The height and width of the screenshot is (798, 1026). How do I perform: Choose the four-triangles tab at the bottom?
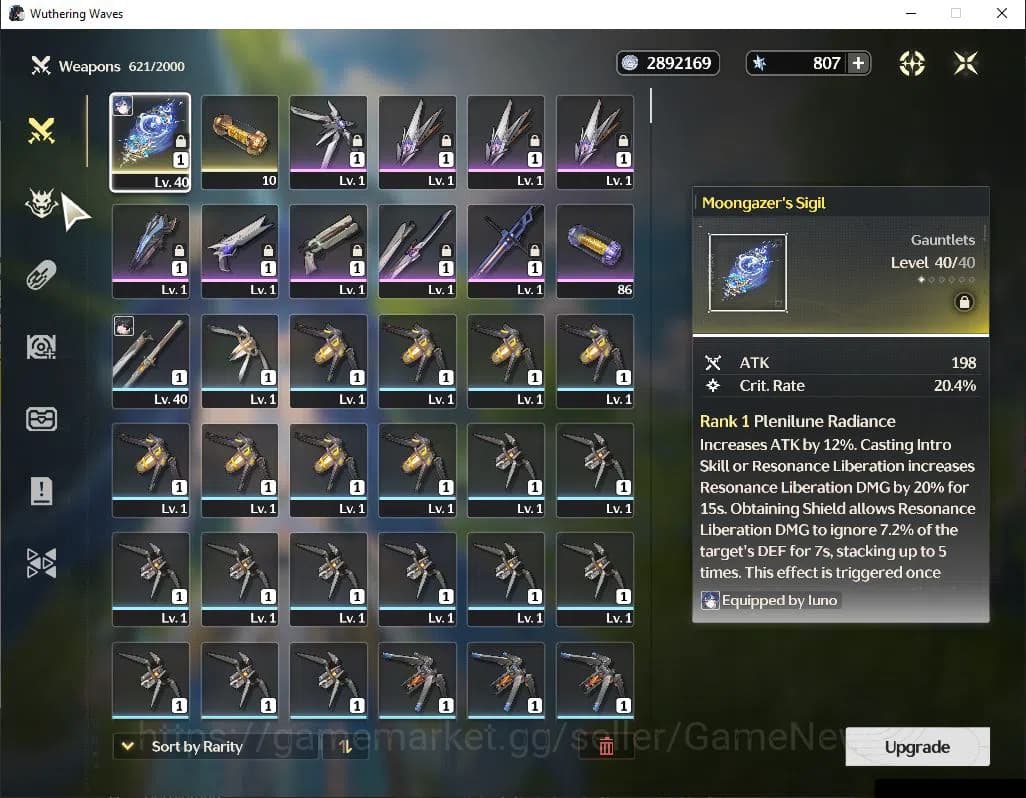click(x=41, y=563)
